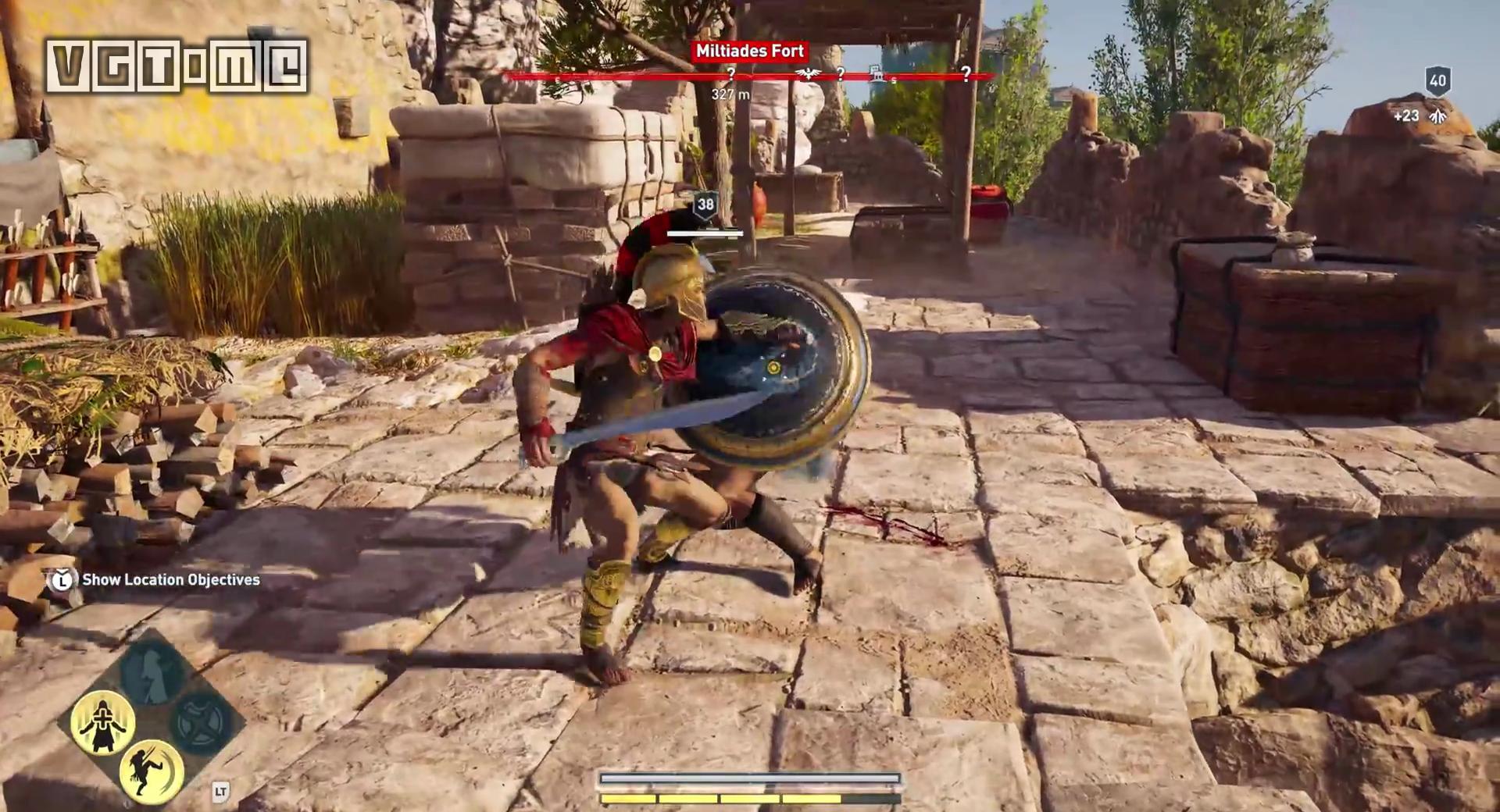Click the VGTime watermark logo
Image resolution: width=1500 pixels, height=812 pixels.
point(177,66)
